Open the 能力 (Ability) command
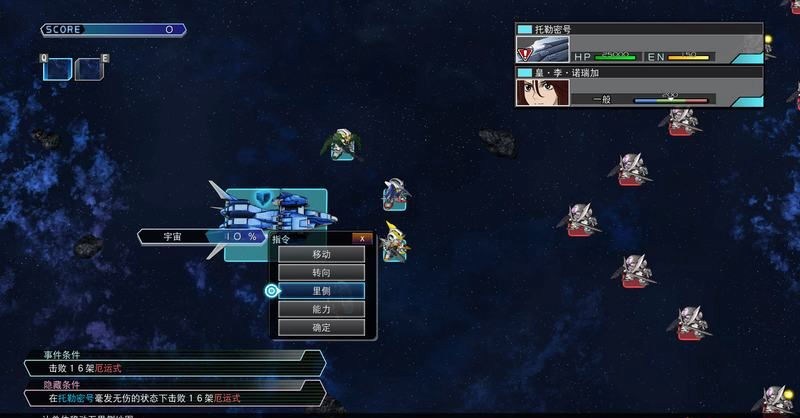The height and width of the screenshot is (418, 800). click(x=321, y=309)
